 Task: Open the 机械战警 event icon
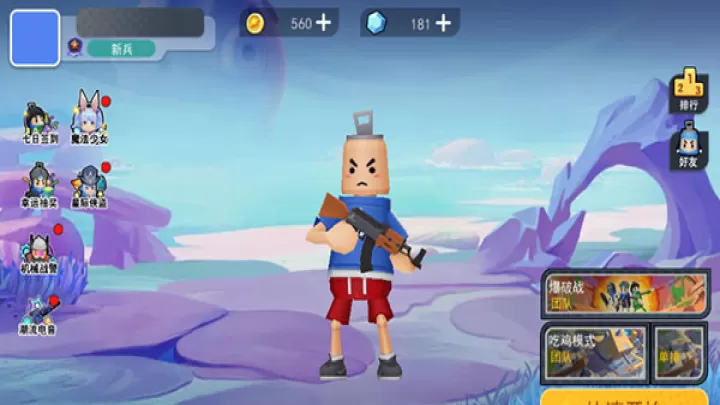coord(40,251)
